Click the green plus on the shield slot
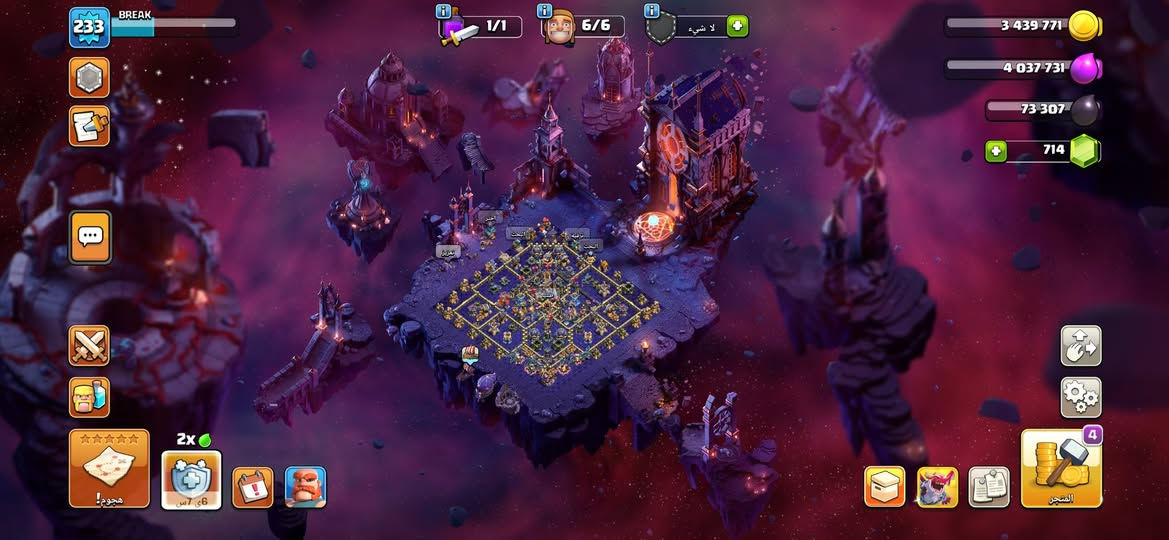The width and height of the screenshot is (1169, 540). pos(737,27)
